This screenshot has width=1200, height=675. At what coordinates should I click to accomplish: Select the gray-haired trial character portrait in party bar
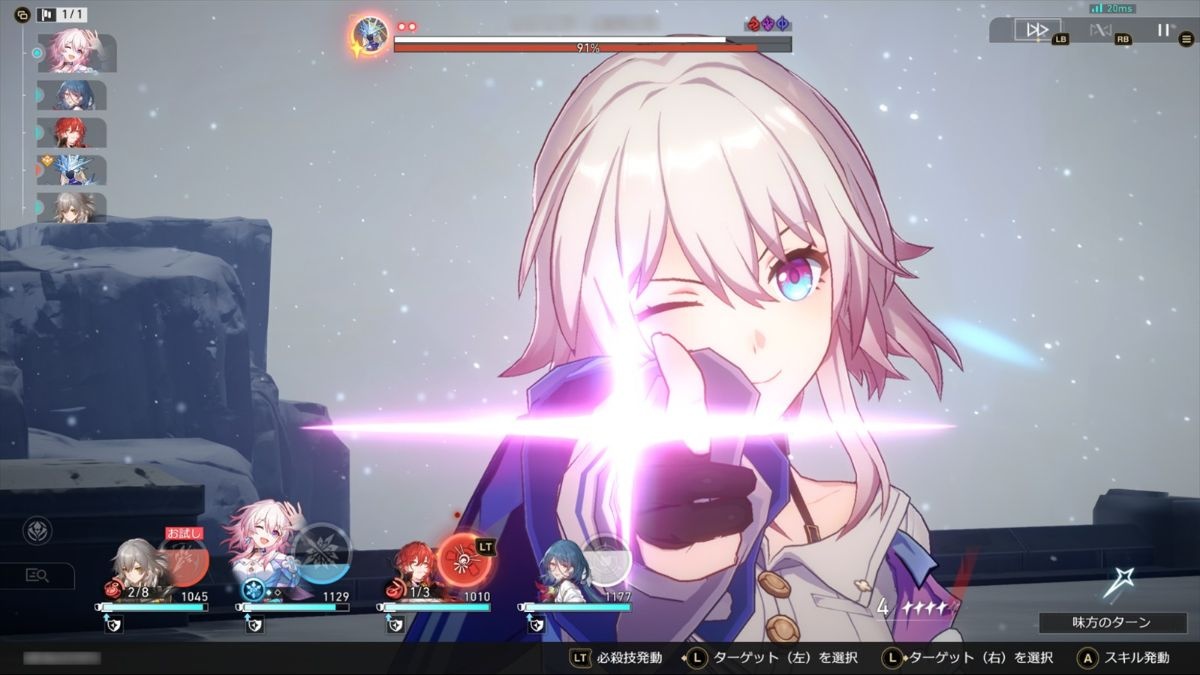tap(132, 568)
